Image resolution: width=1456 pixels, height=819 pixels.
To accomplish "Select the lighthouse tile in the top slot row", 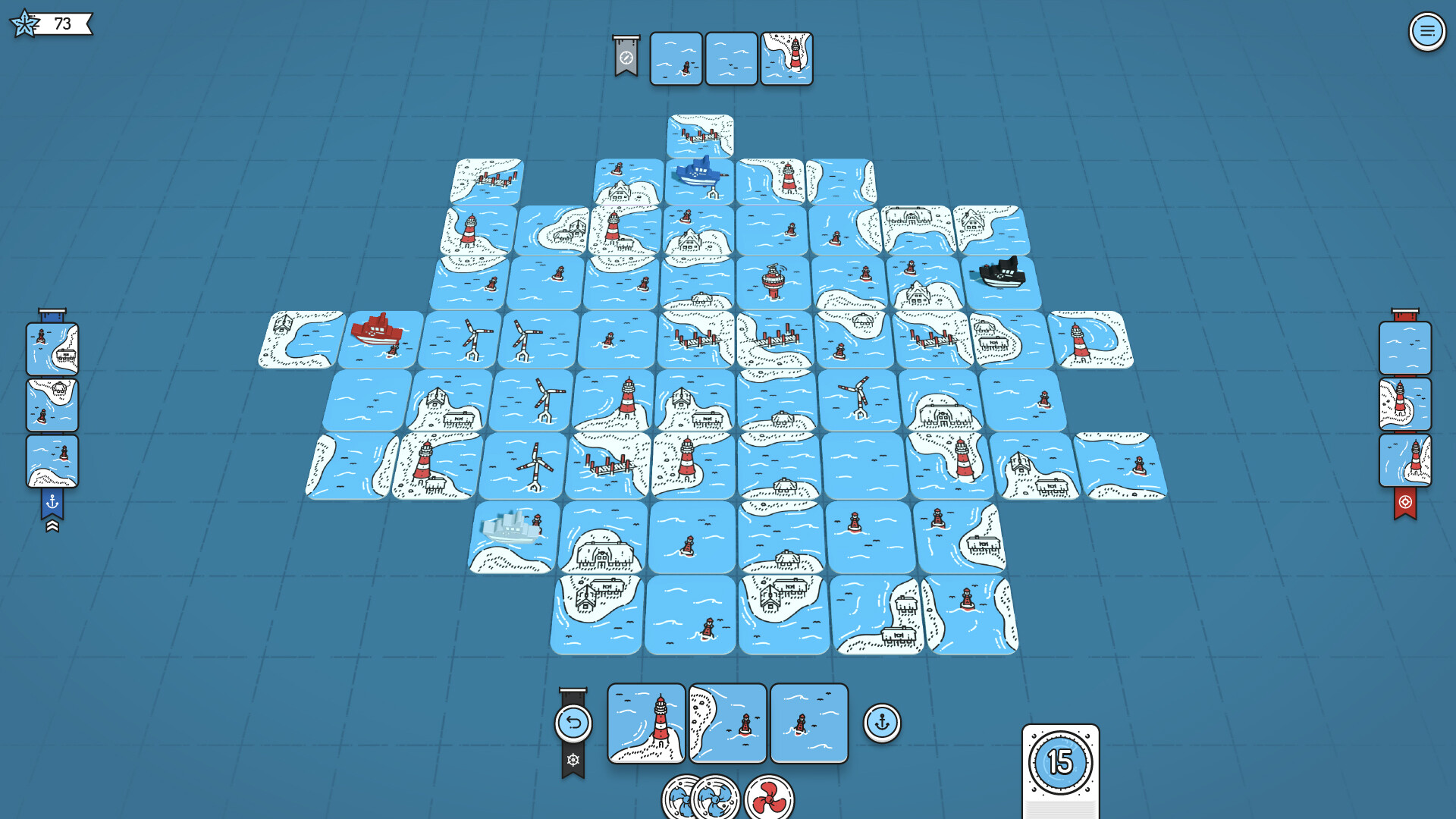I will [x=786, y=58].
